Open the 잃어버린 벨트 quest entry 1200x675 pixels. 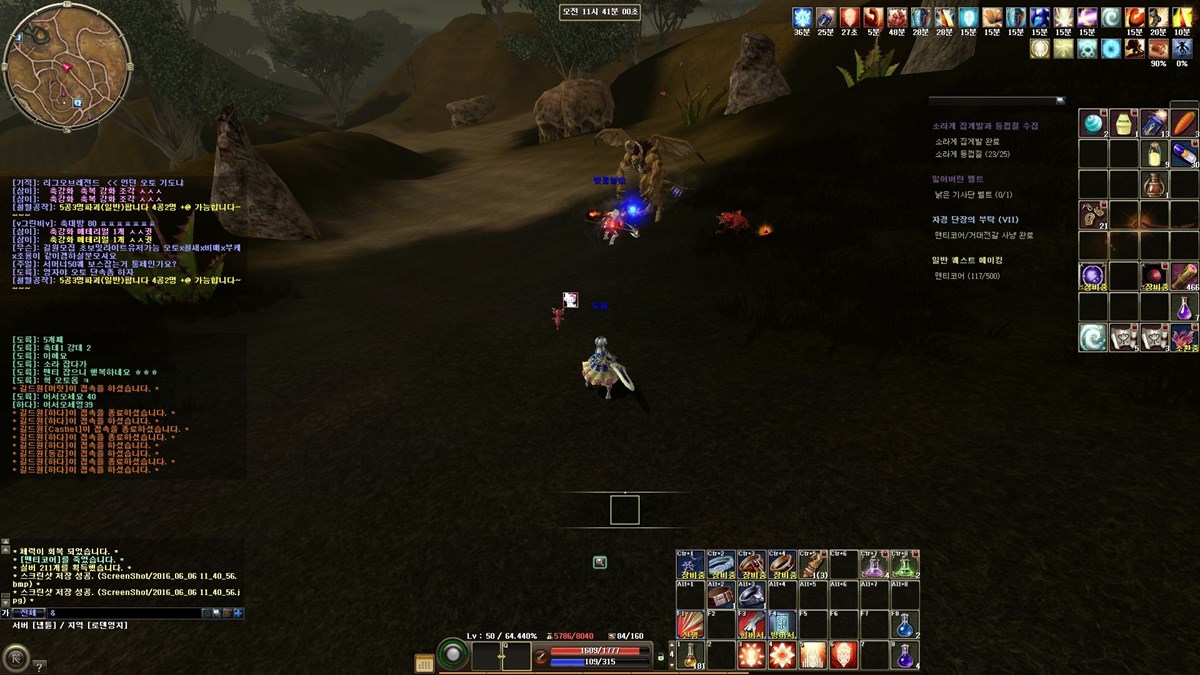[x=958, y=179]
